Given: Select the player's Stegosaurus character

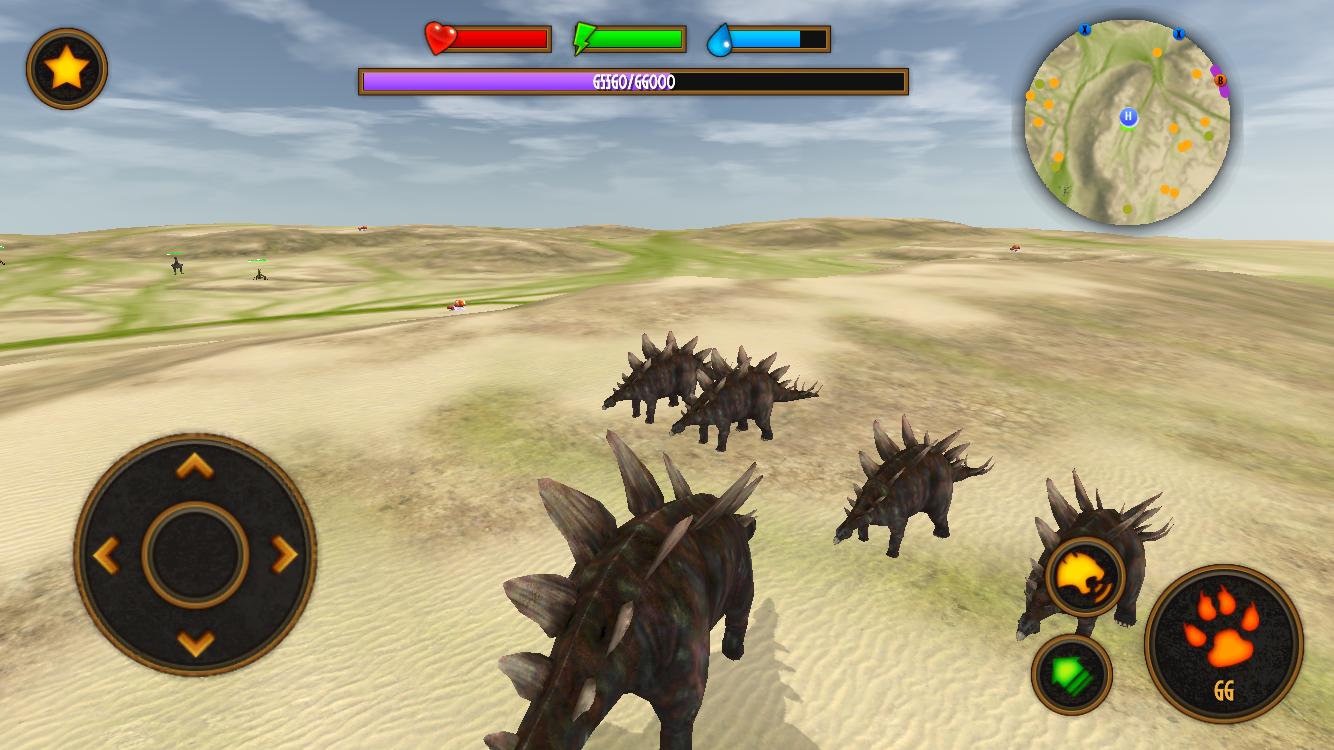Looking at the screenshot, I should pyautogui.click(x=640, y=600).
